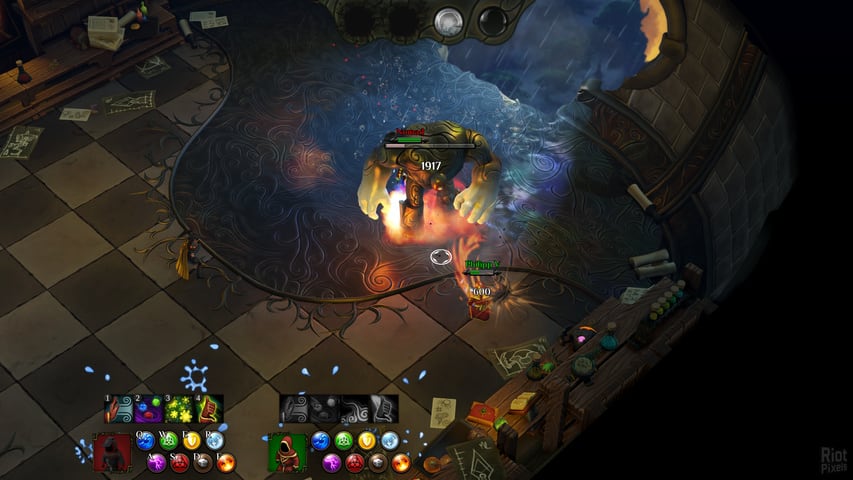The height and width of the screenshot is (480, 853).
Task: Use magick 3 with the yellow-green stars
Action: [180, 409]
